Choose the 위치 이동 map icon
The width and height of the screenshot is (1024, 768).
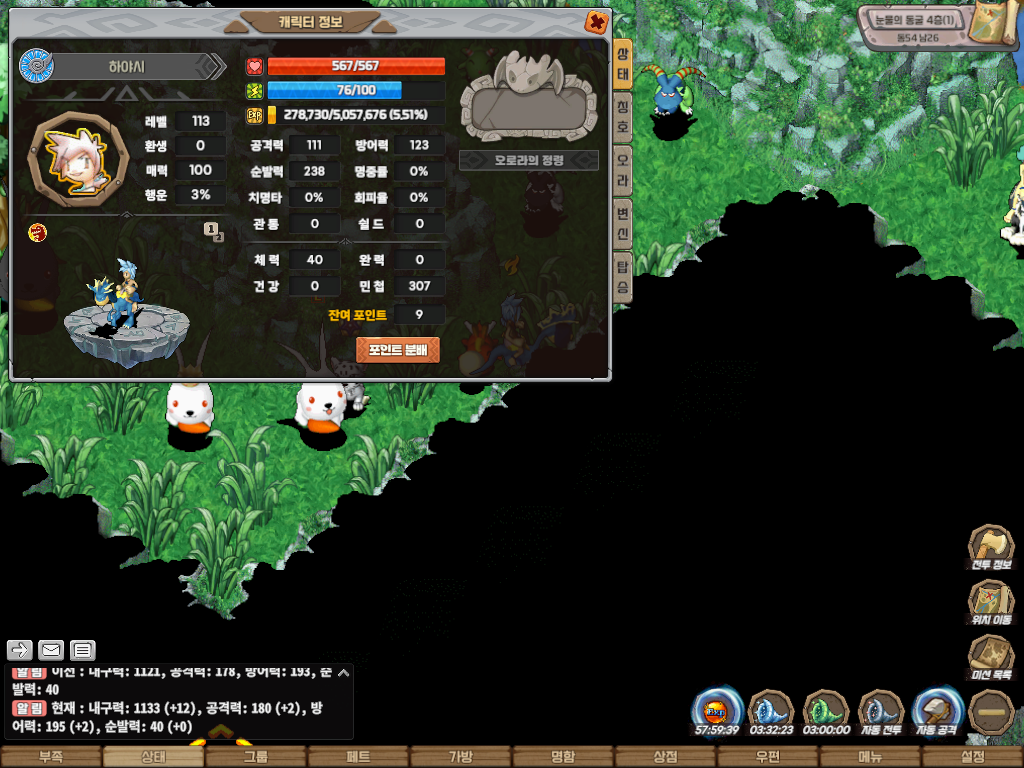[989, 603]
